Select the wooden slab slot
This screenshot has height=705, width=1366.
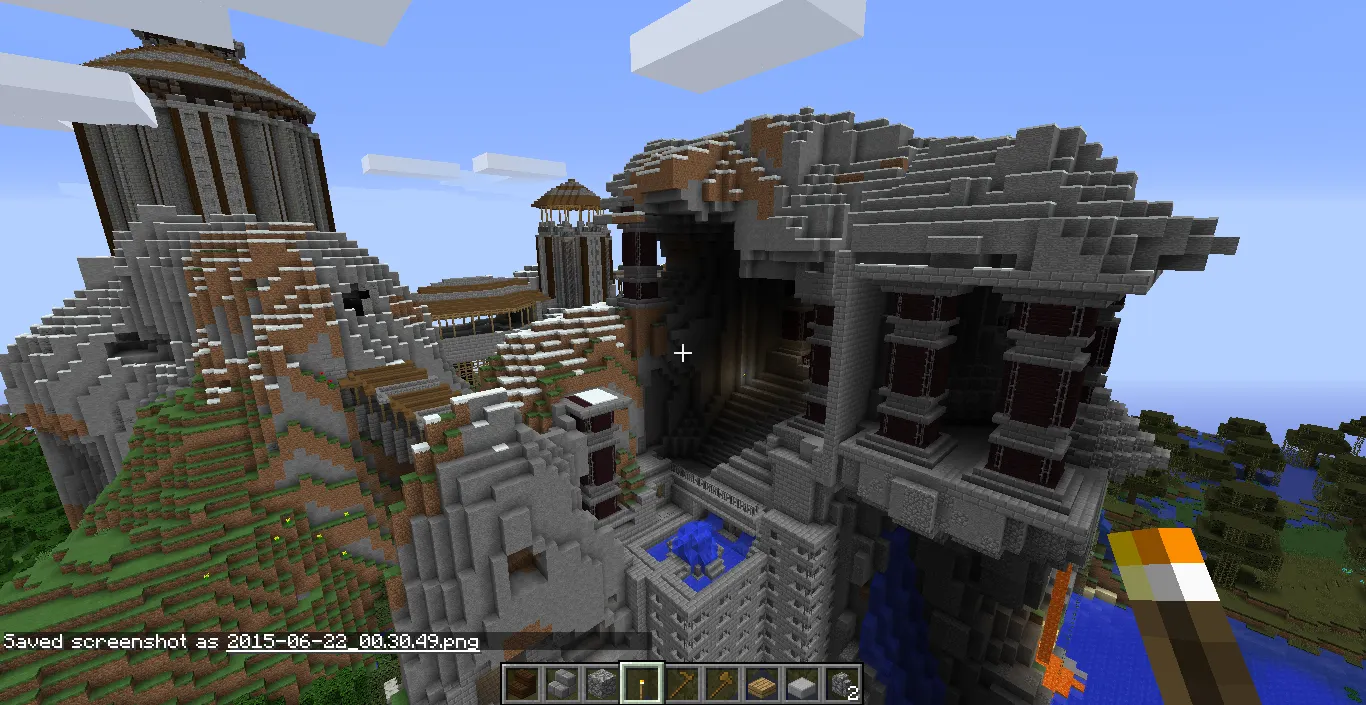(x=760, y=684)
